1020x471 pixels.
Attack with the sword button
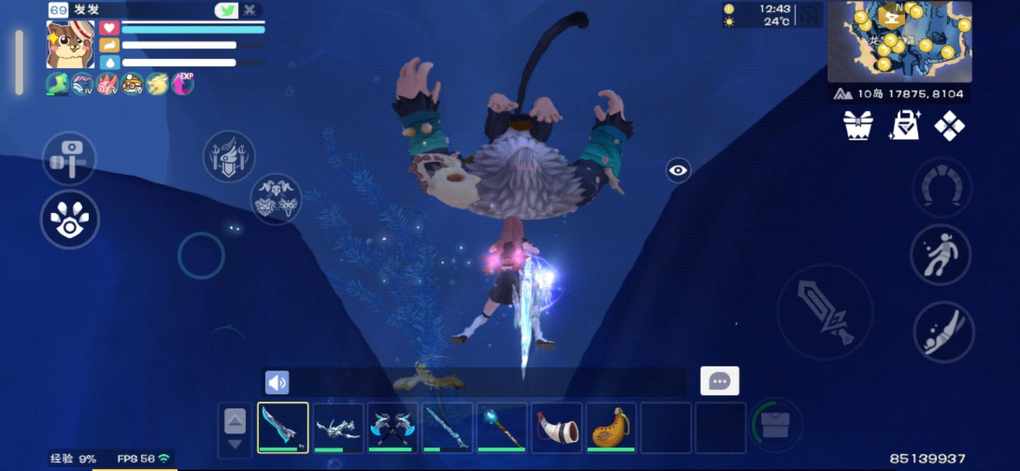tap(824, 312)
